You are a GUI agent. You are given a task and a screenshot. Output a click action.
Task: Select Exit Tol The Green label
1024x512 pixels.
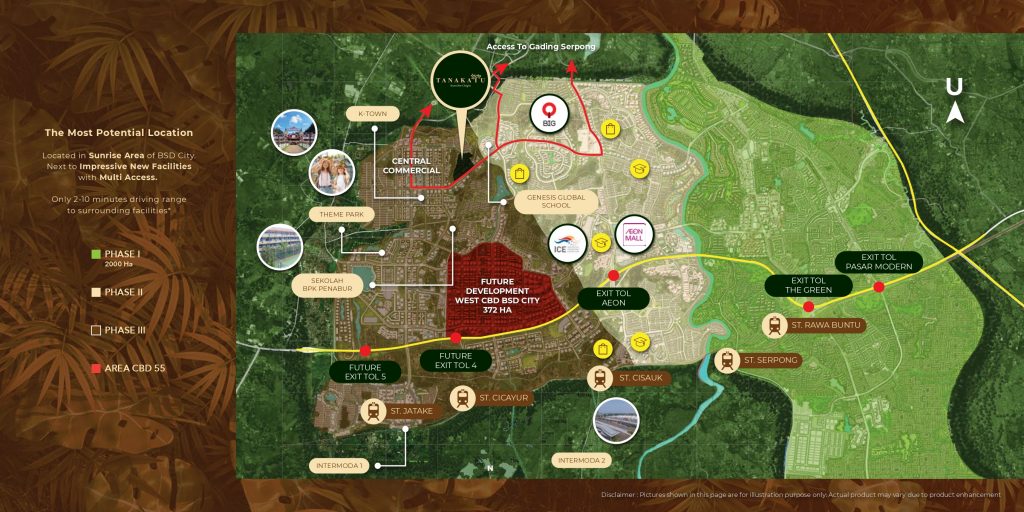pos(811,285)
